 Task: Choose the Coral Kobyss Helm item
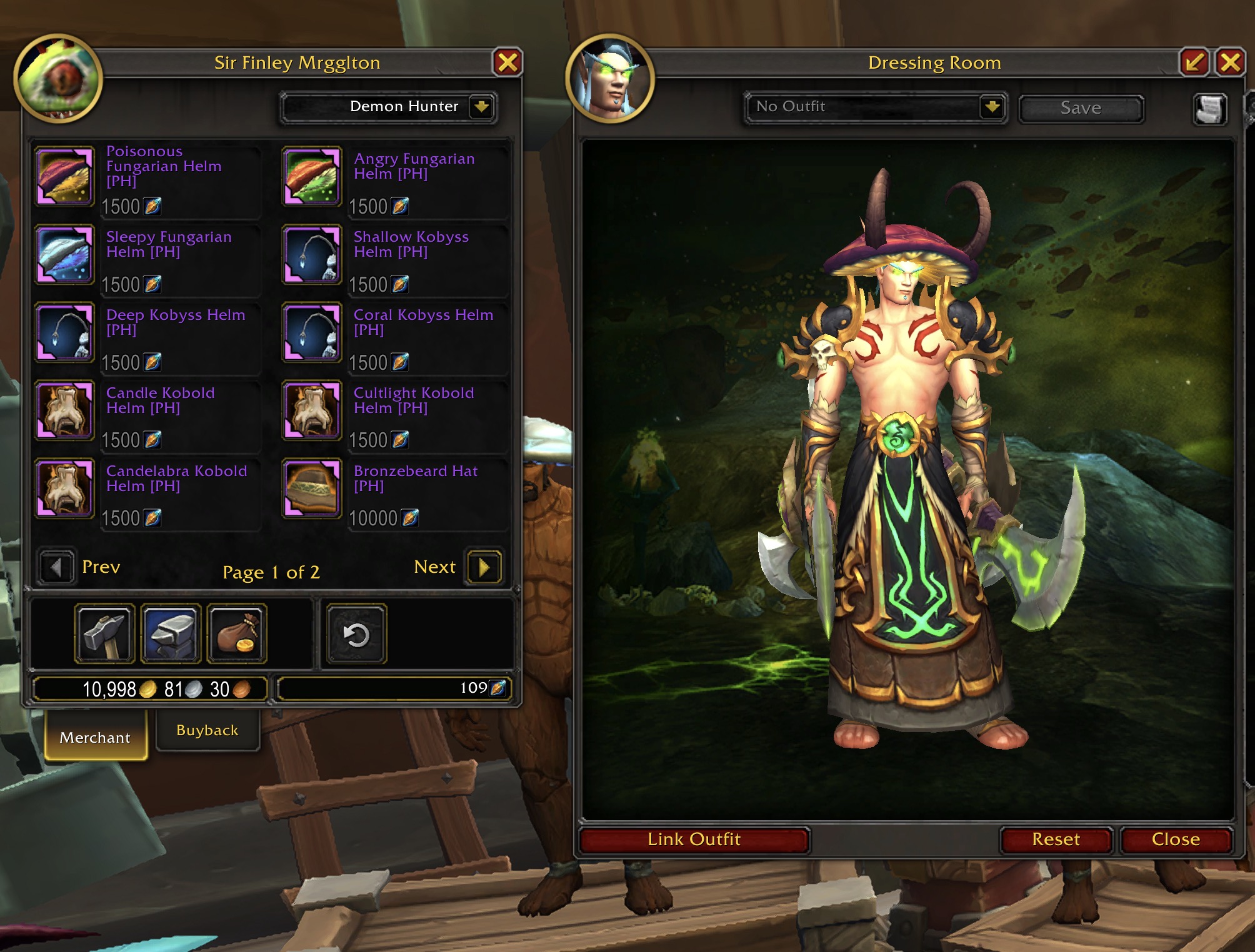[x=312, y=332]
